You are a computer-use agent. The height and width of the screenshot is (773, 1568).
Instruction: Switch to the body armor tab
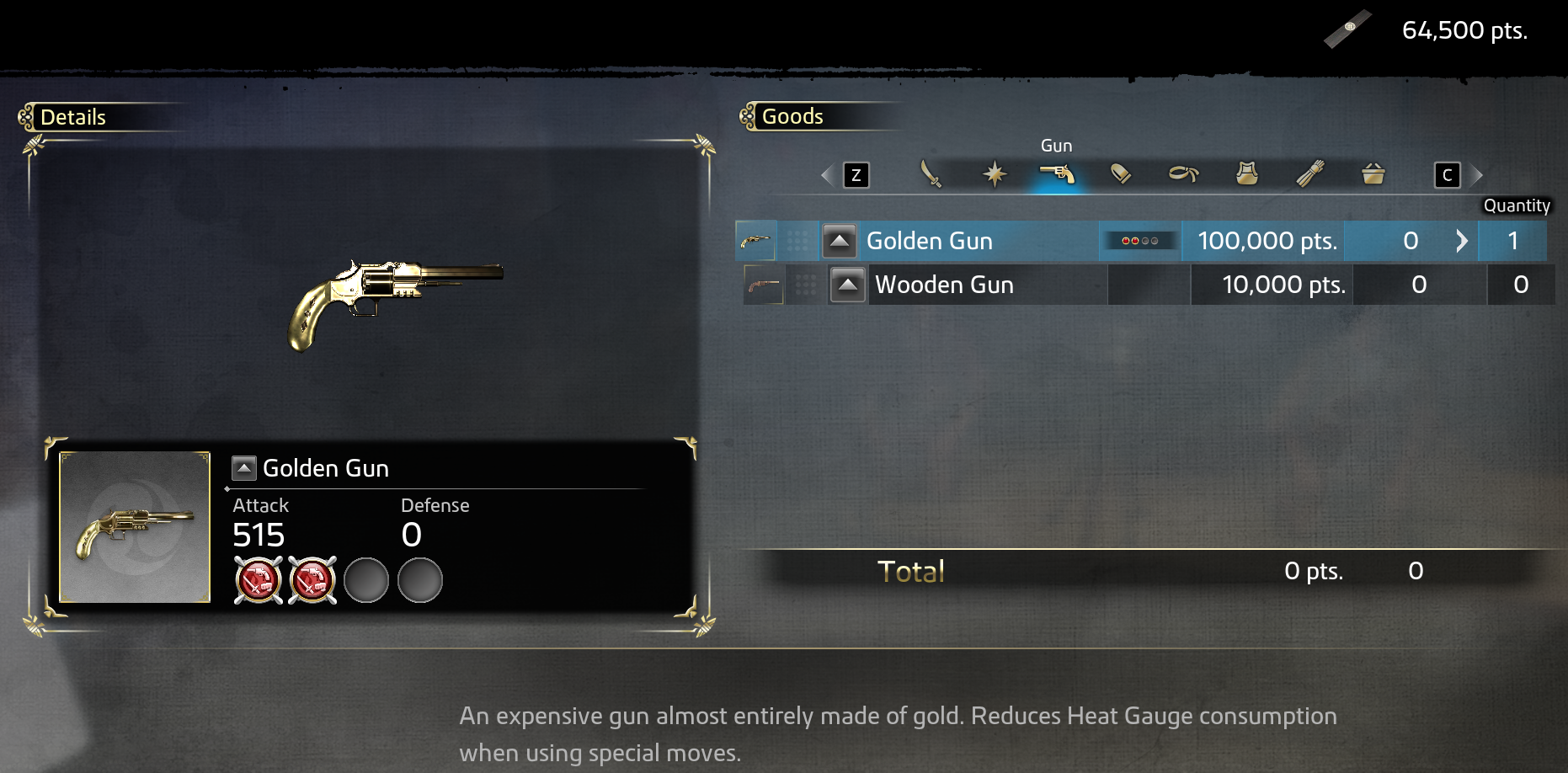[1247, 174]
